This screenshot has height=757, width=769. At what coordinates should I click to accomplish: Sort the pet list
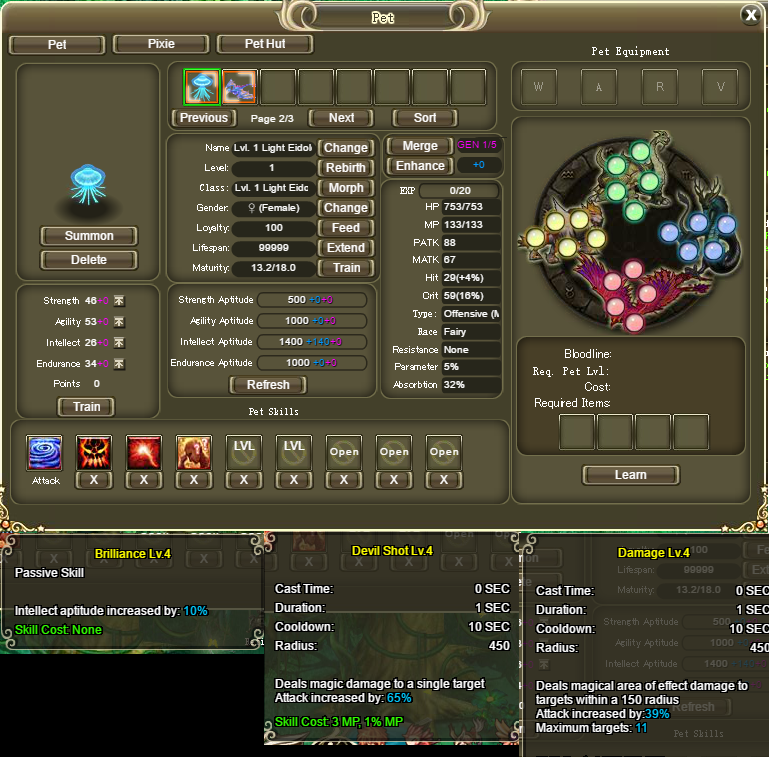point(426,118)
